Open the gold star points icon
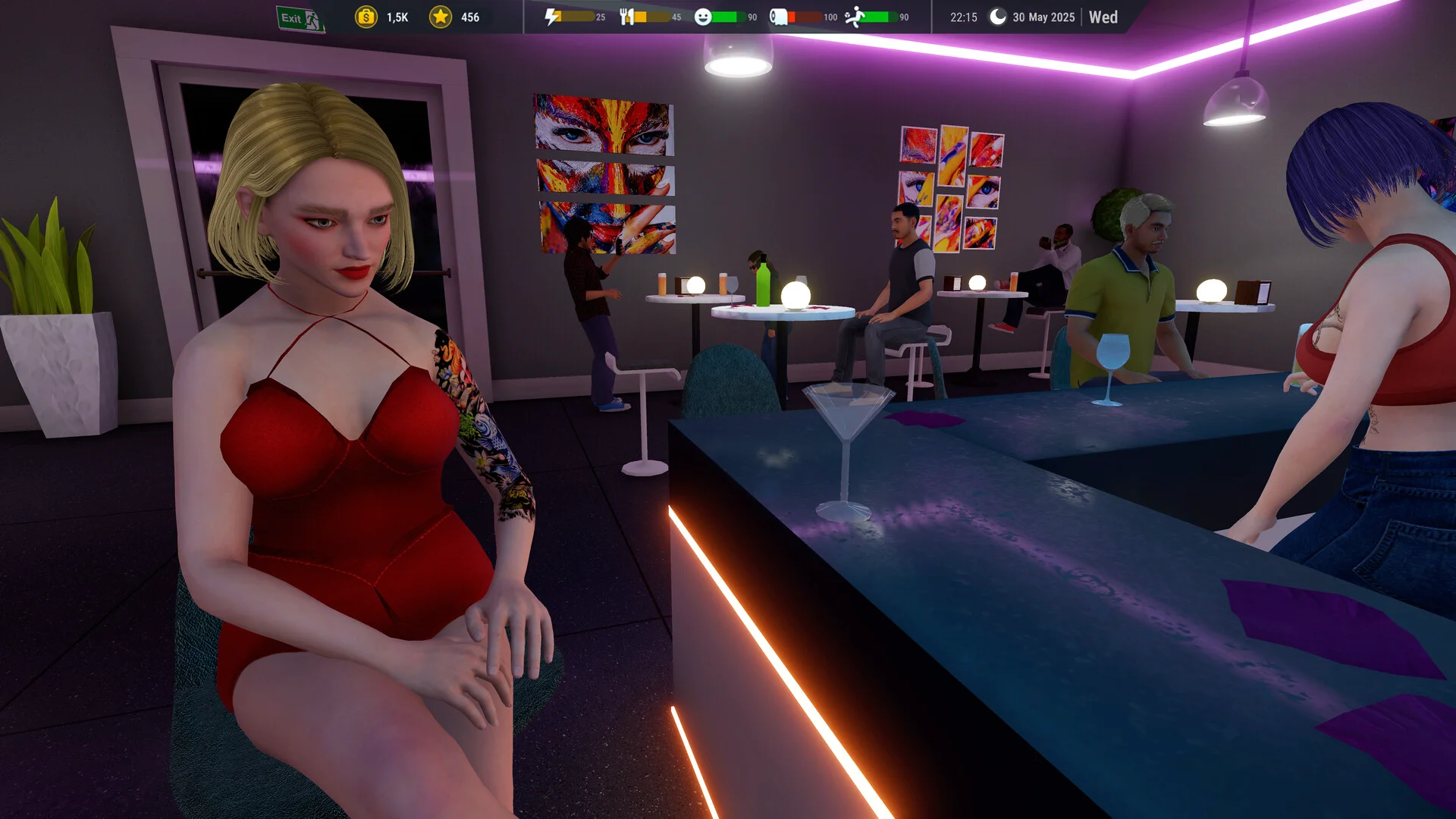Viewport: 1456px width, 819px height. click(441, 17)
